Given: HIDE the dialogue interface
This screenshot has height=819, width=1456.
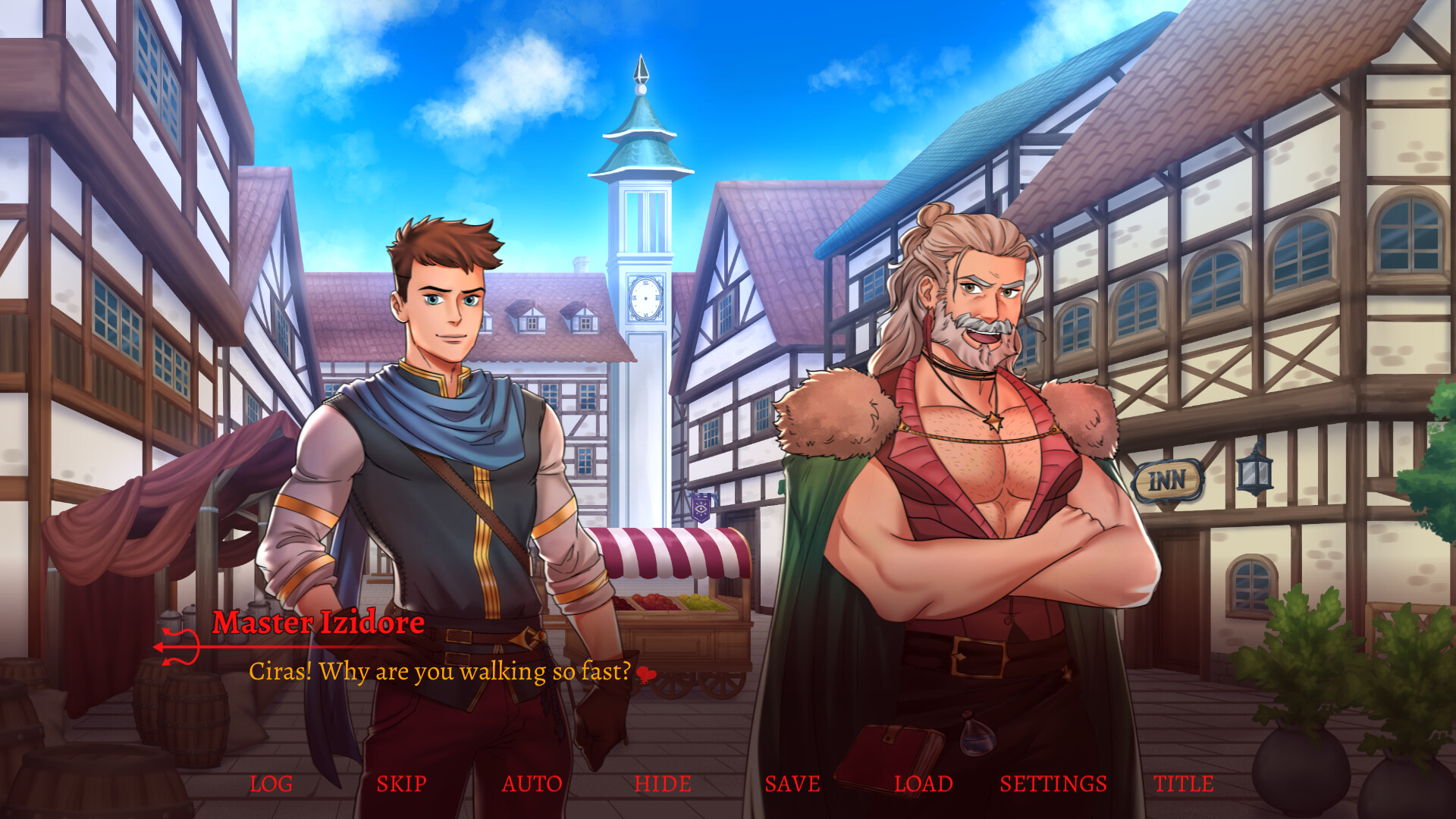Looking at the screenshot, I should [x=663, y=784].
